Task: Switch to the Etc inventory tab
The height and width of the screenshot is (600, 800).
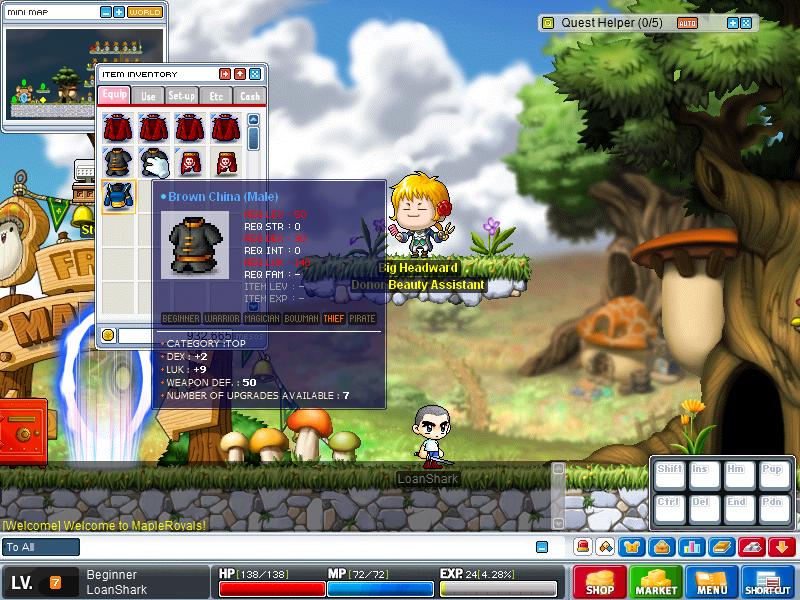Action: click(x=216, y=96)
